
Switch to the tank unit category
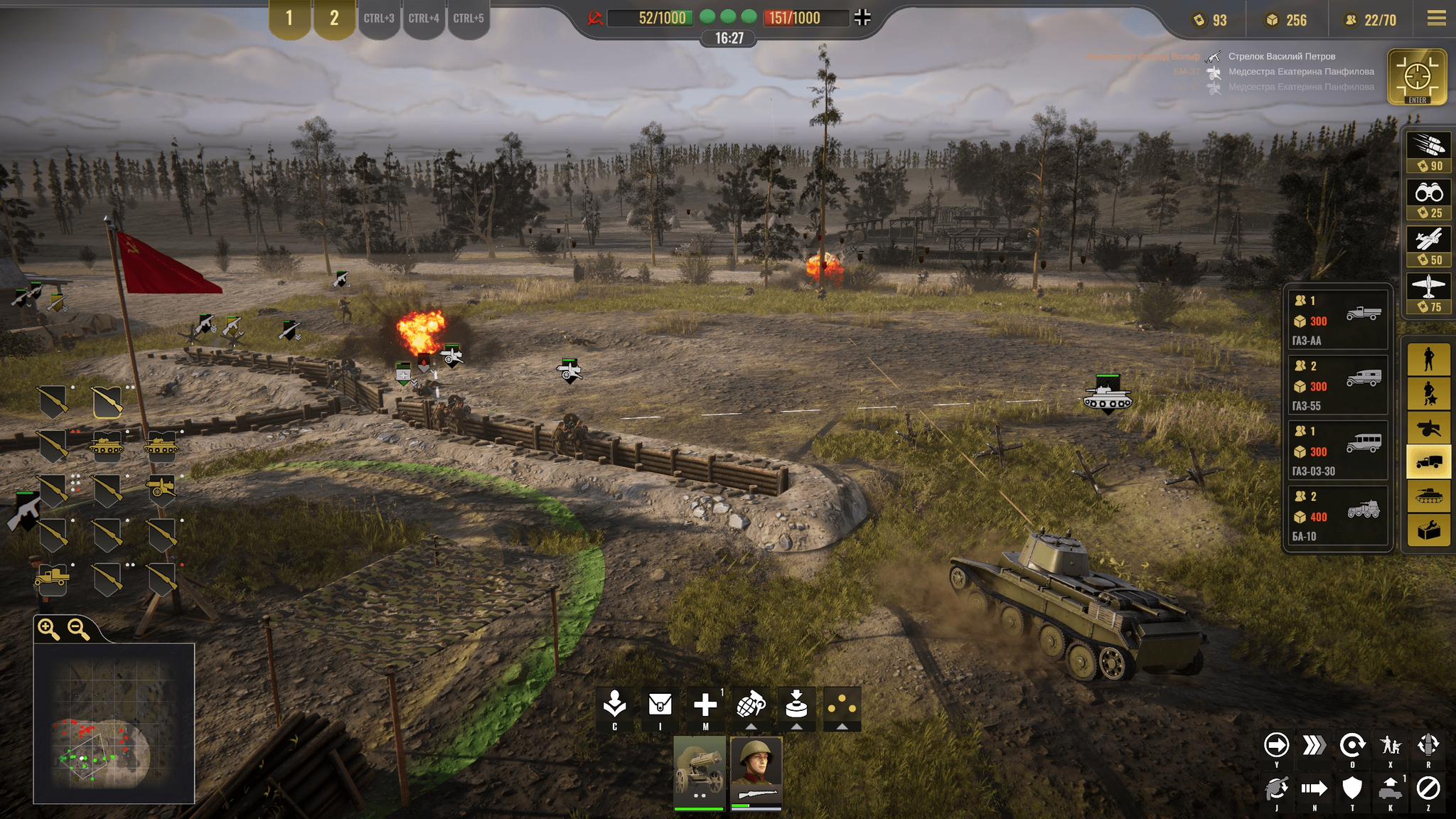click(1428, 496)
